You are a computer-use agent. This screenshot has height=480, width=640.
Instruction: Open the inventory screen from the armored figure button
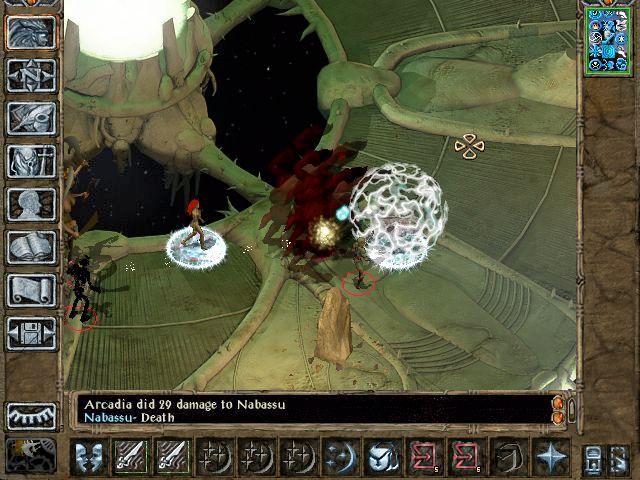pyautogui.click(x=31, y=160)
